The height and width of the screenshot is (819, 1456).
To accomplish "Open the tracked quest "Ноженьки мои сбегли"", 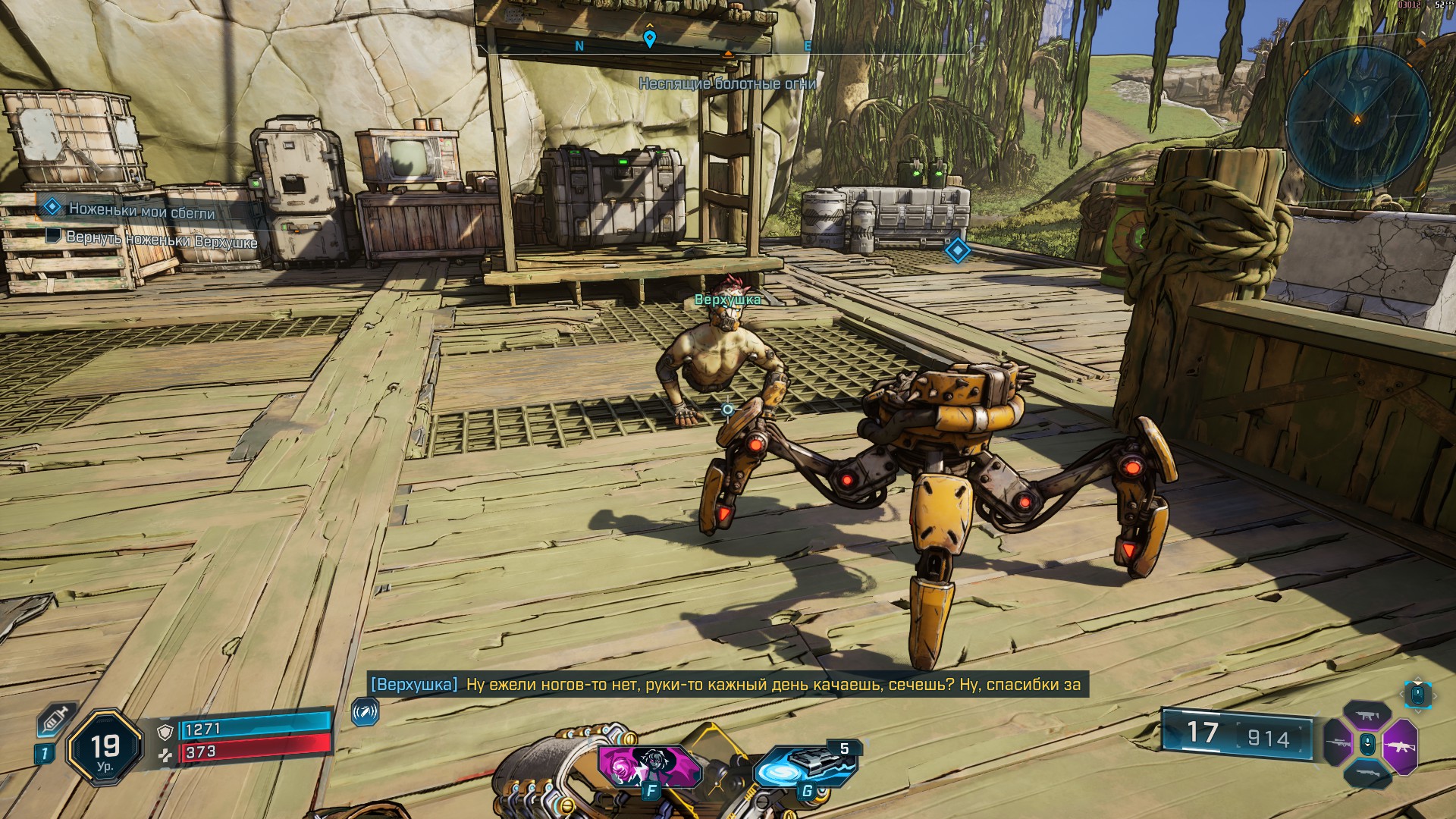I will click(142, 210).
